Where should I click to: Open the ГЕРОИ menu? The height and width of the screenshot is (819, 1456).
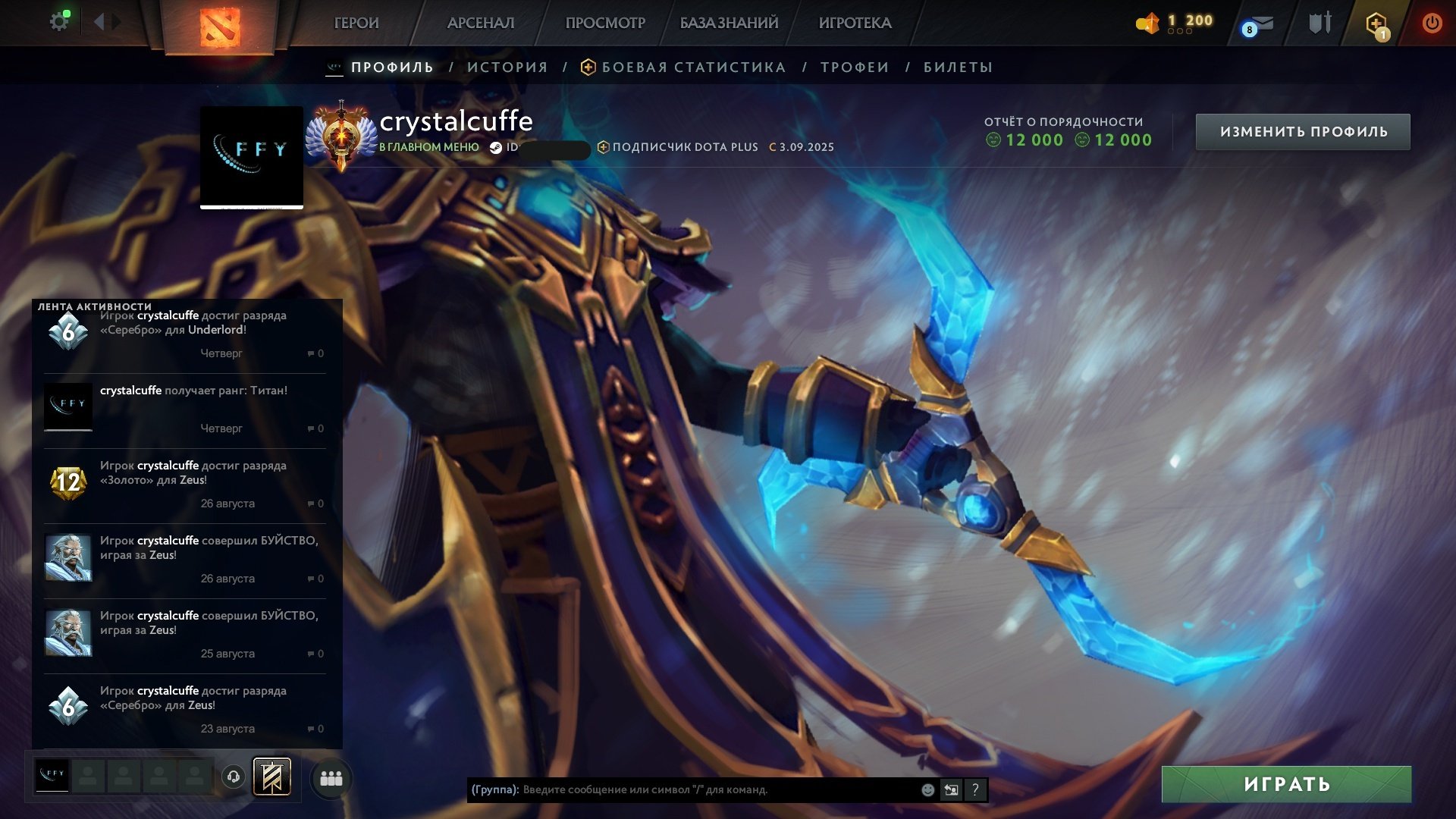point(356,24)
